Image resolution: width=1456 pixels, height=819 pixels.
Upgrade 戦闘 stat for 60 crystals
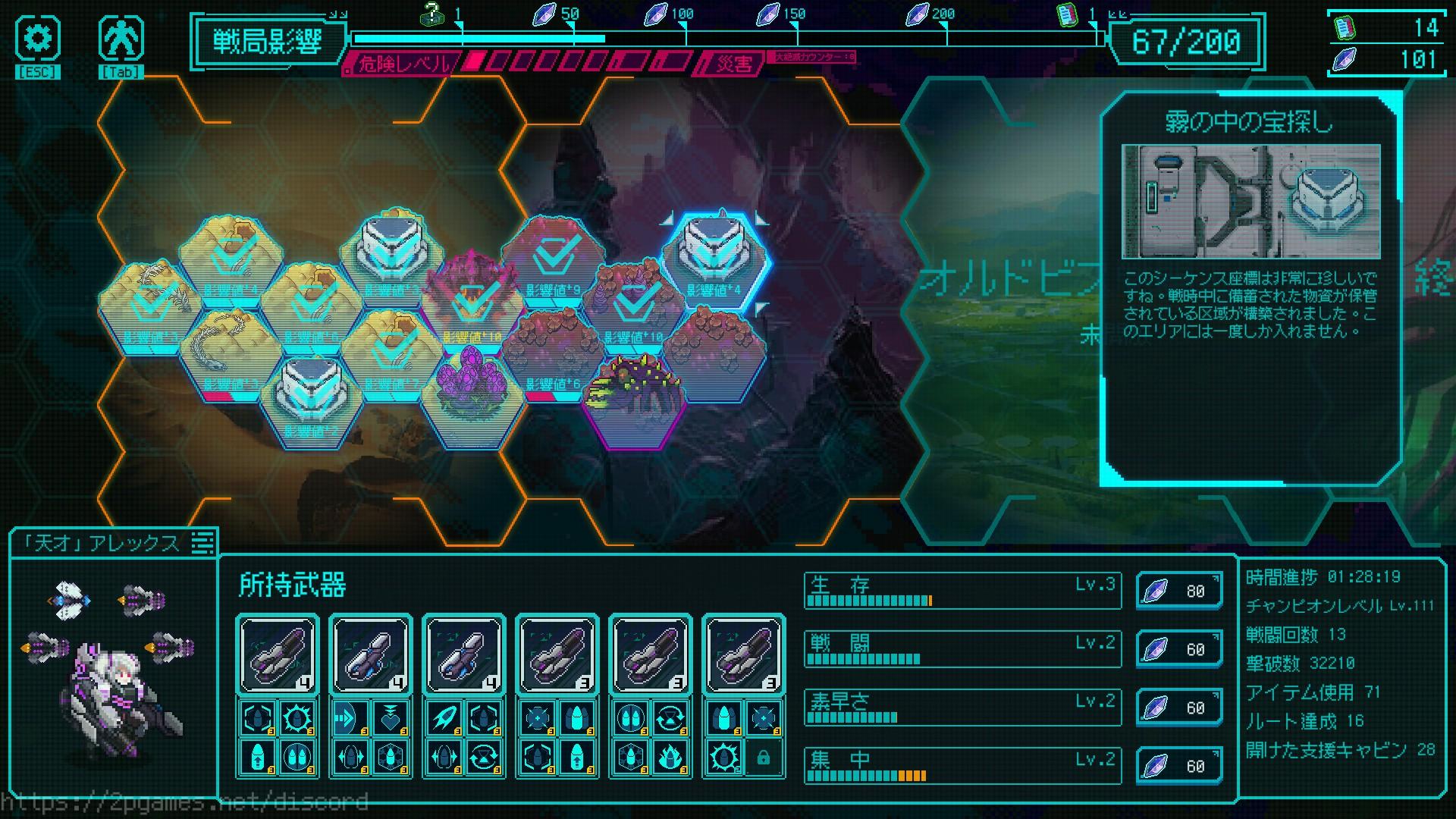pos(1178,649)
